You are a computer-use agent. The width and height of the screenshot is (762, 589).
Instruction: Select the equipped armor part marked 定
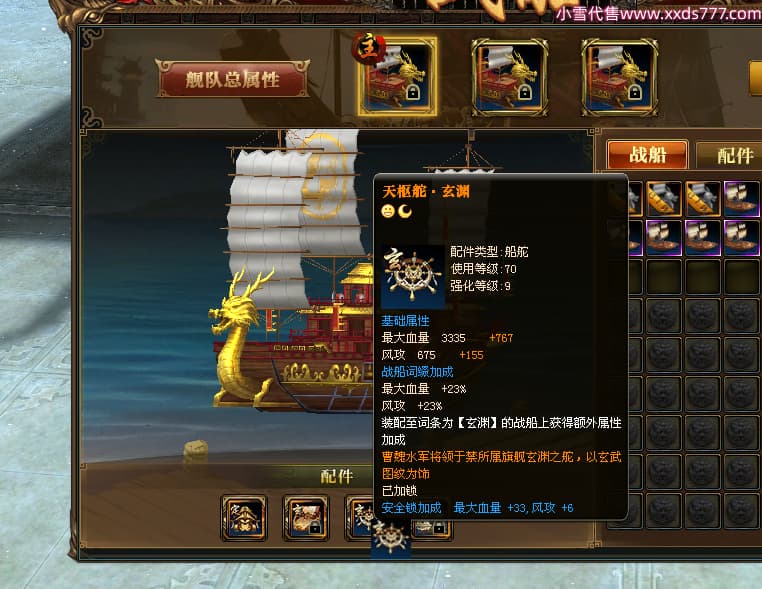[x=243, y=517]
